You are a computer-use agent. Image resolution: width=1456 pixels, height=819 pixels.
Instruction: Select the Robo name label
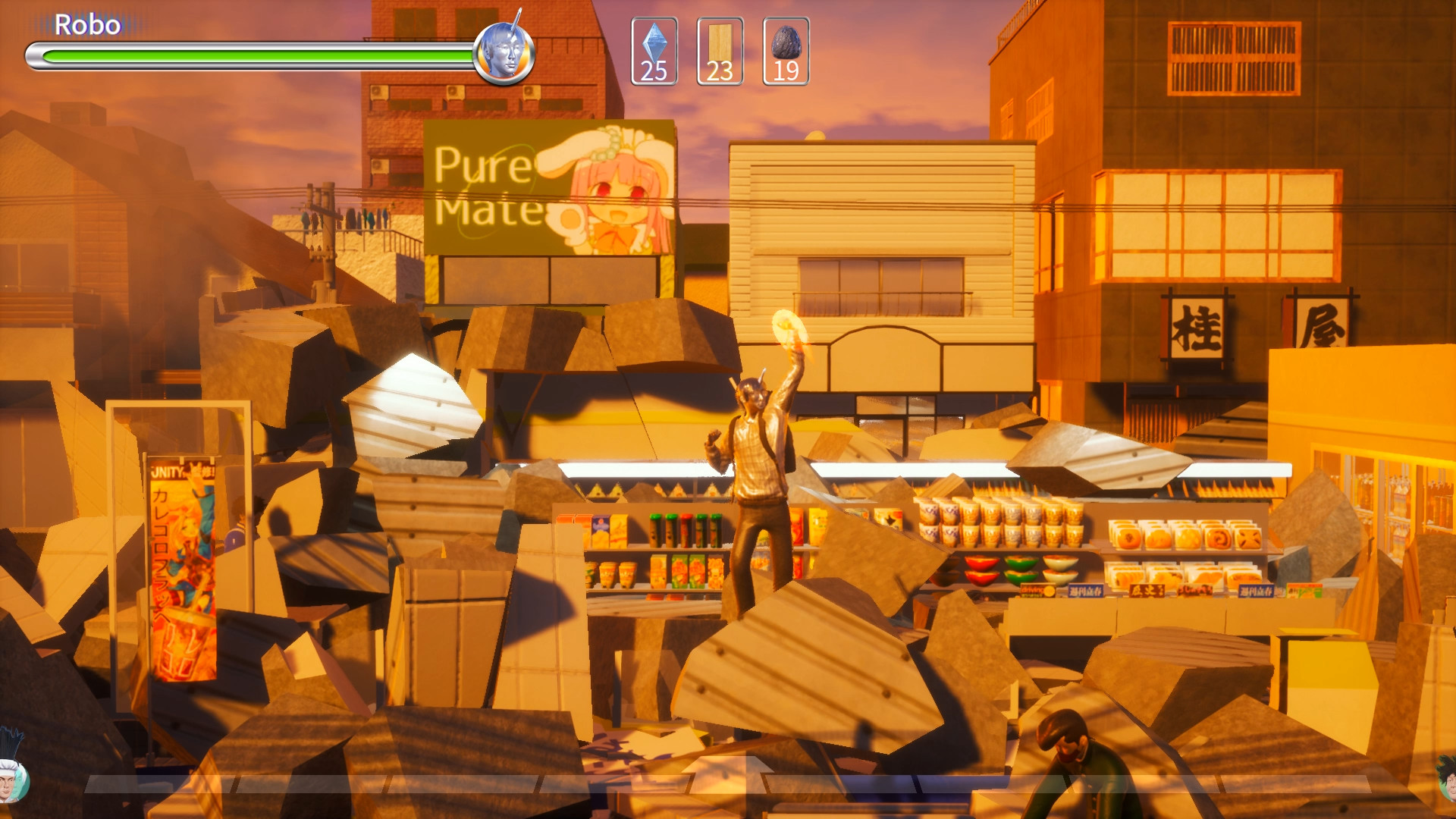point(89,24)
